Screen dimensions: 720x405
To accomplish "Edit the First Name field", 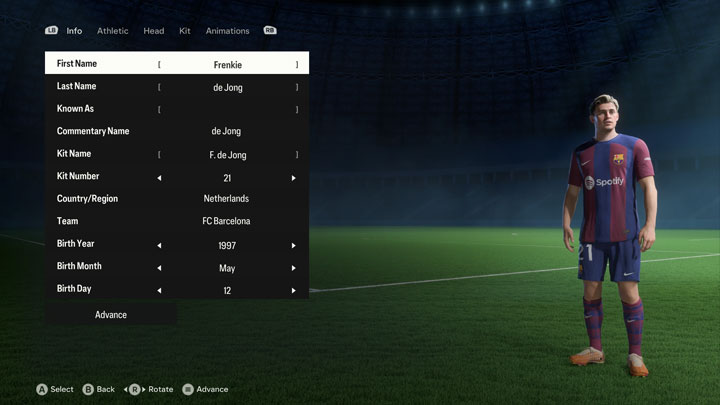I will coord(227,64).
